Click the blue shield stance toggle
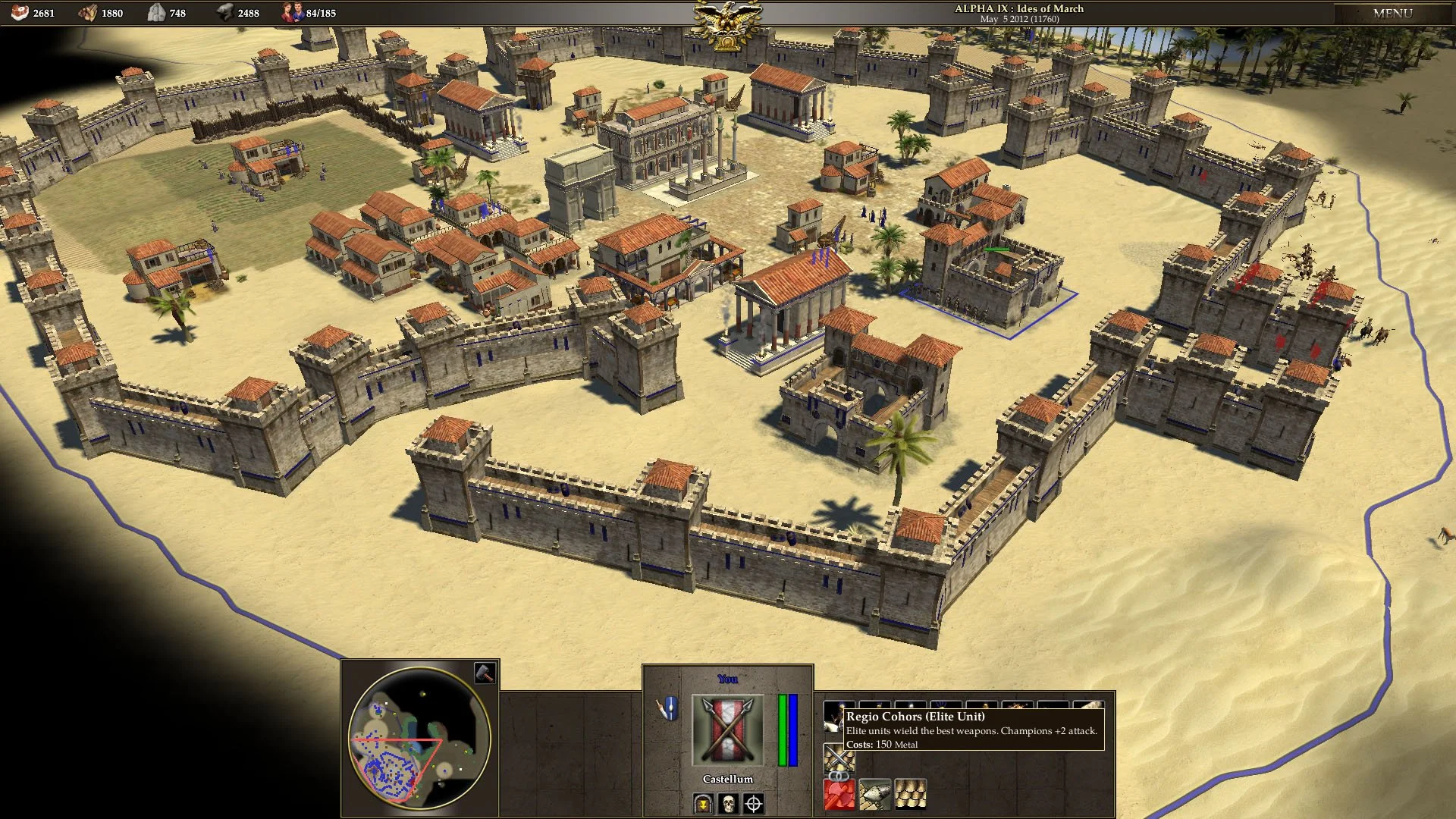Screen dimensions: 1456x819 pos(670,708)
